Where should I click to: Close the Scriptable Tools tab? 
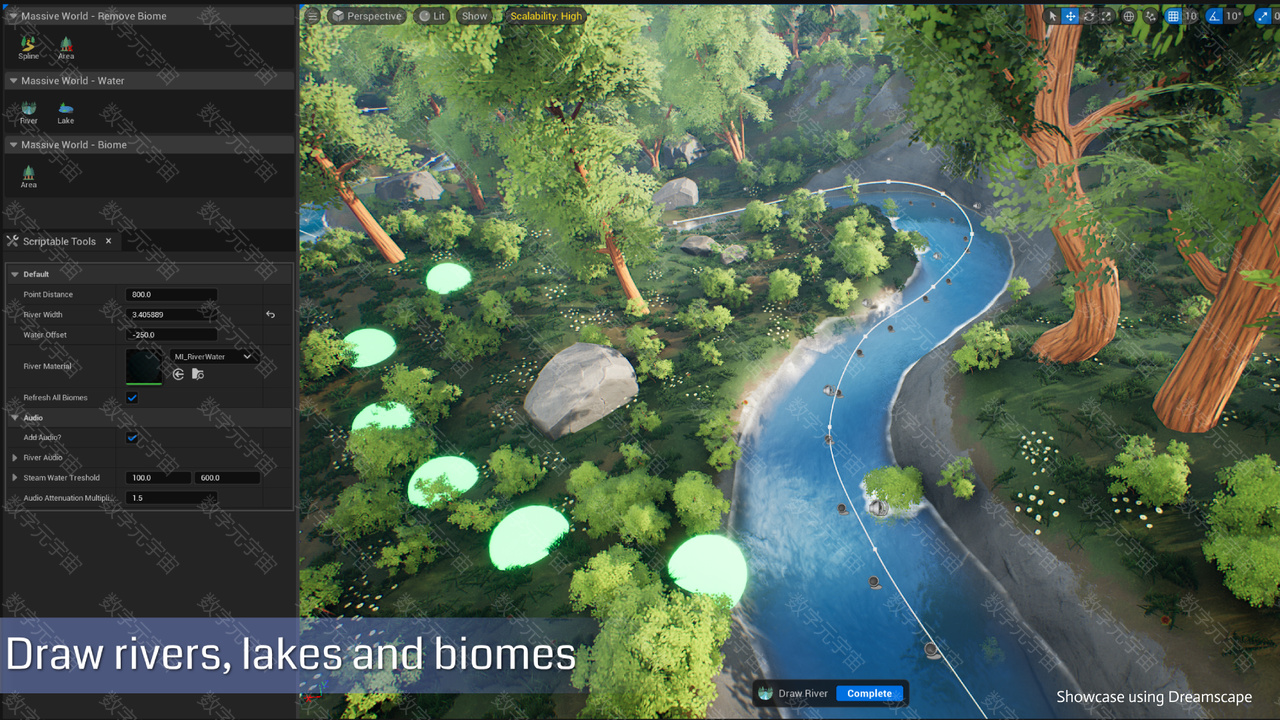point(108,241)
